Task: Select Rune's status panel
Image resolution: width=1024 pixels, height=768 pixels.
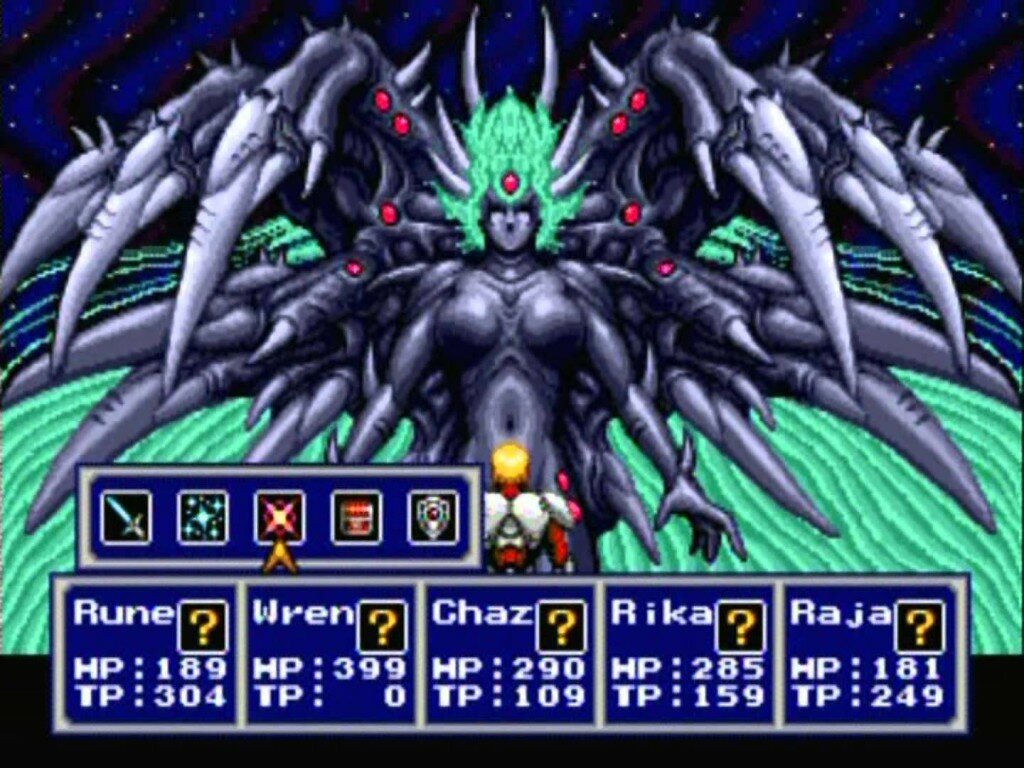Action: click(x=150, y=653)
